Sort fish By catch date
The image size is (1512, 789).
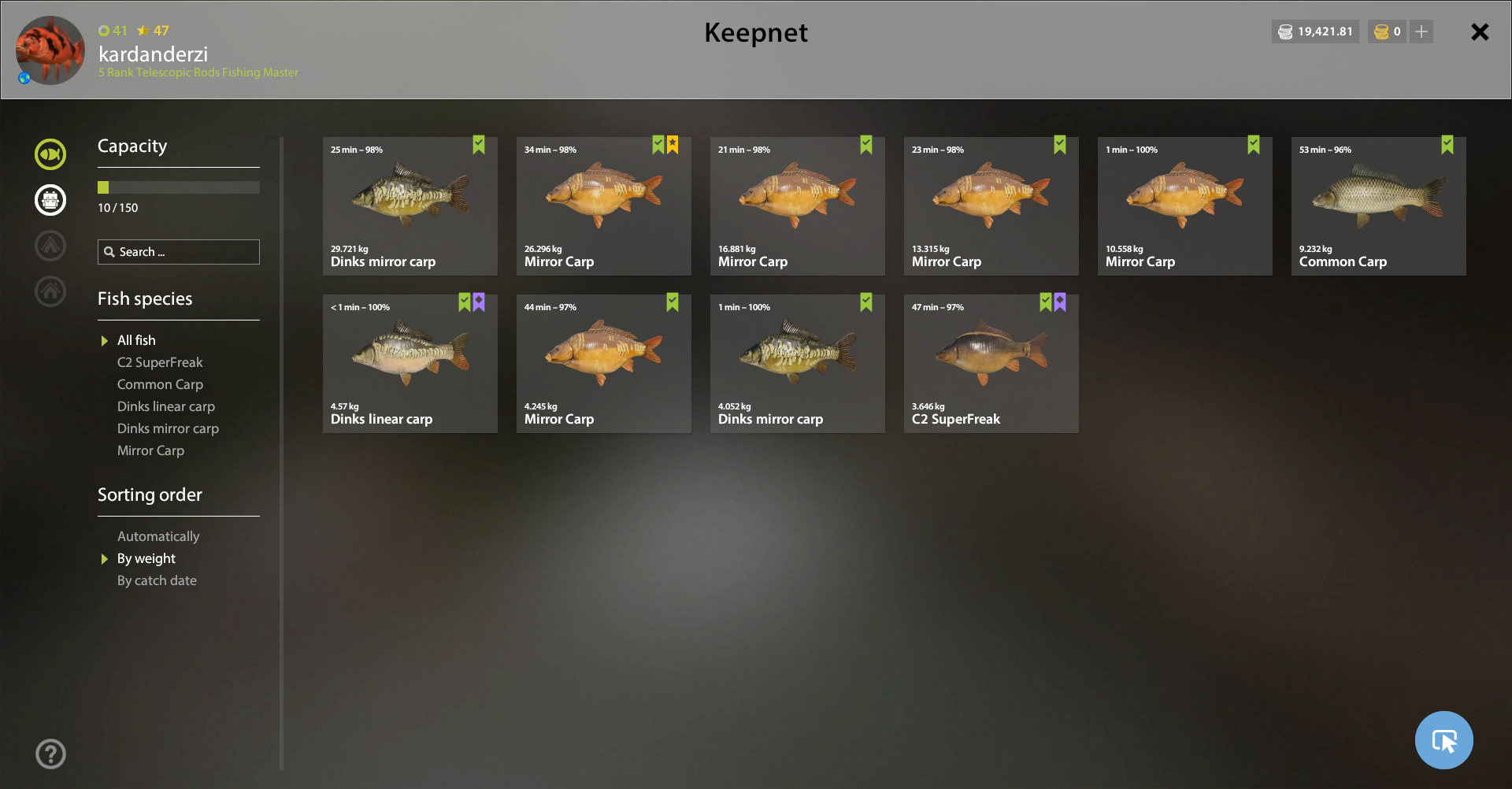pyautogui.click(x=157, y=580)
